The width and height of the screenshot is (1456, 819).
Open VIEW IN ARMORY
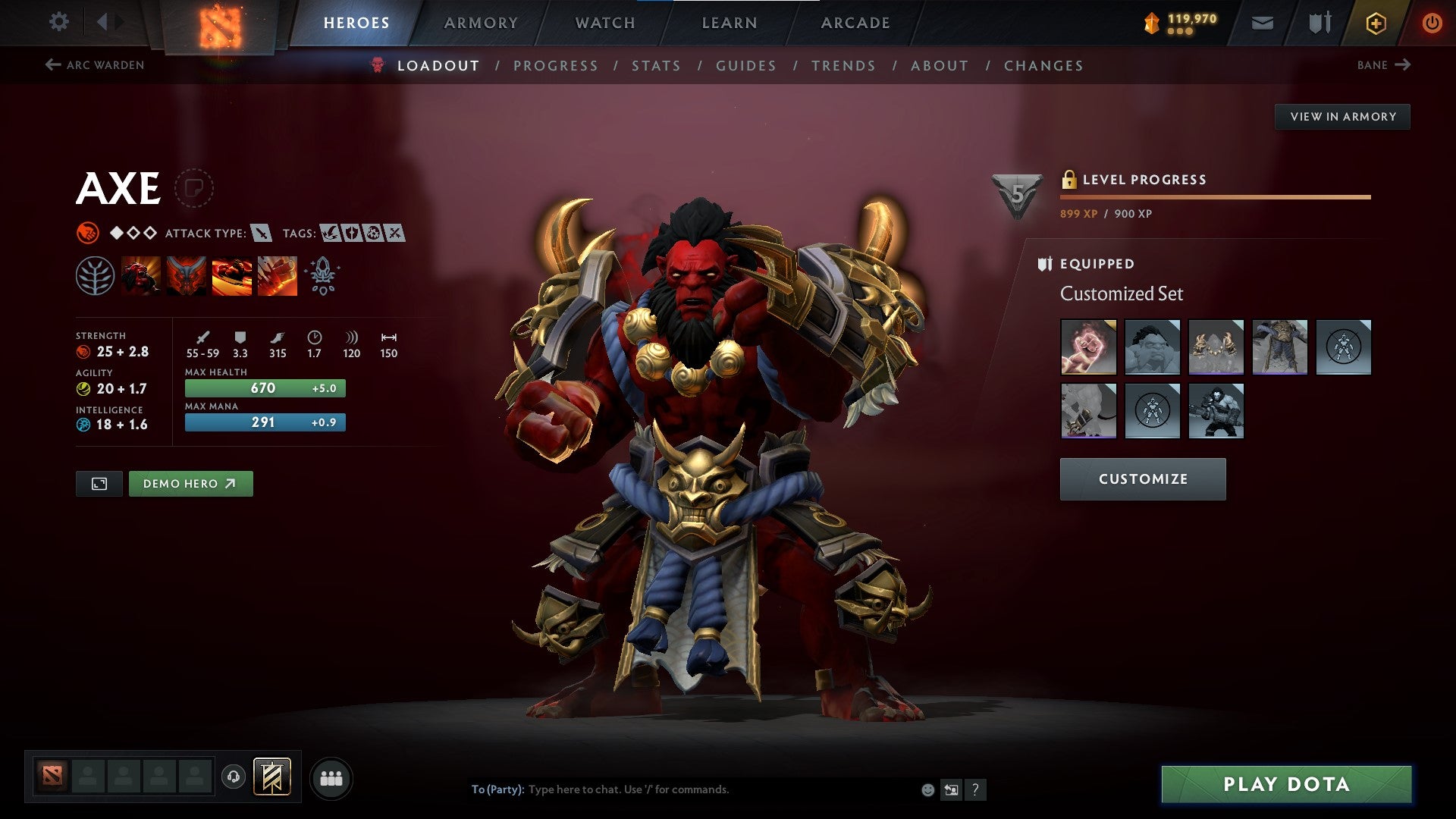click(x=1343, y=116)
